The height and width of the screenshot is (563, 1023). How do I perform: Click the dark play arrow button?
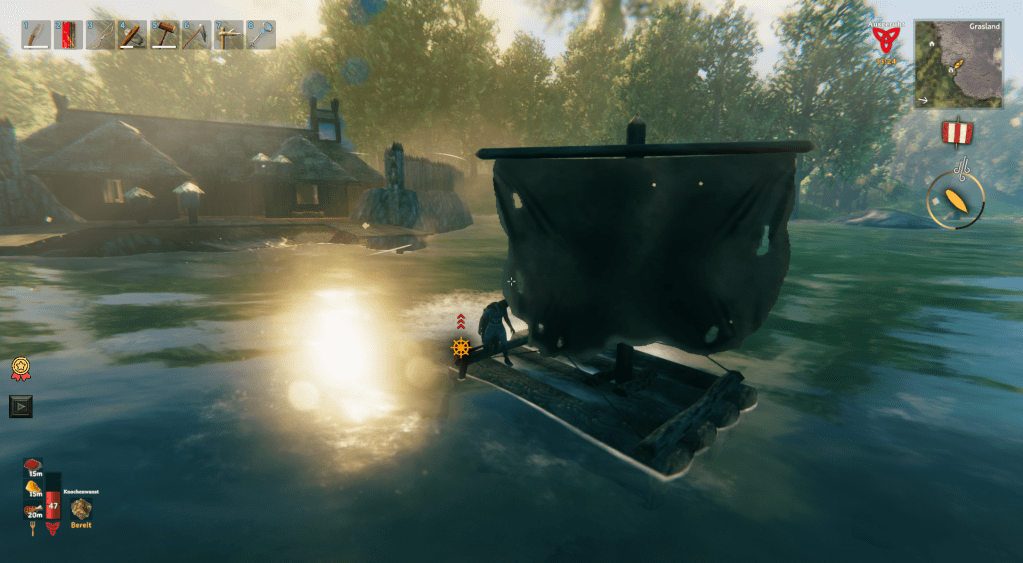point(20,406)
